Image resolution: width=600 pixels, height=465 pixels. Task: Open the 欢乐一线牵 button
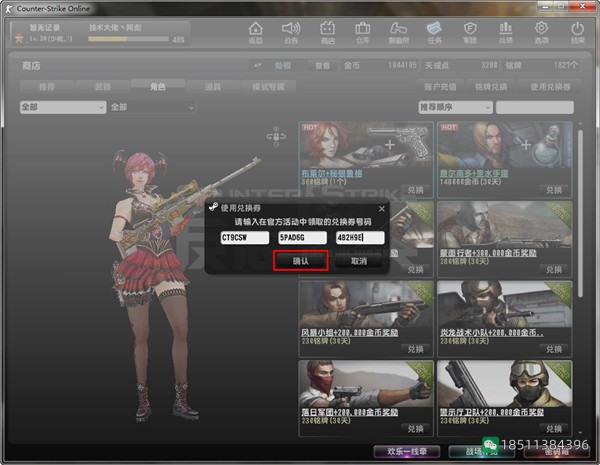point(406,452)
